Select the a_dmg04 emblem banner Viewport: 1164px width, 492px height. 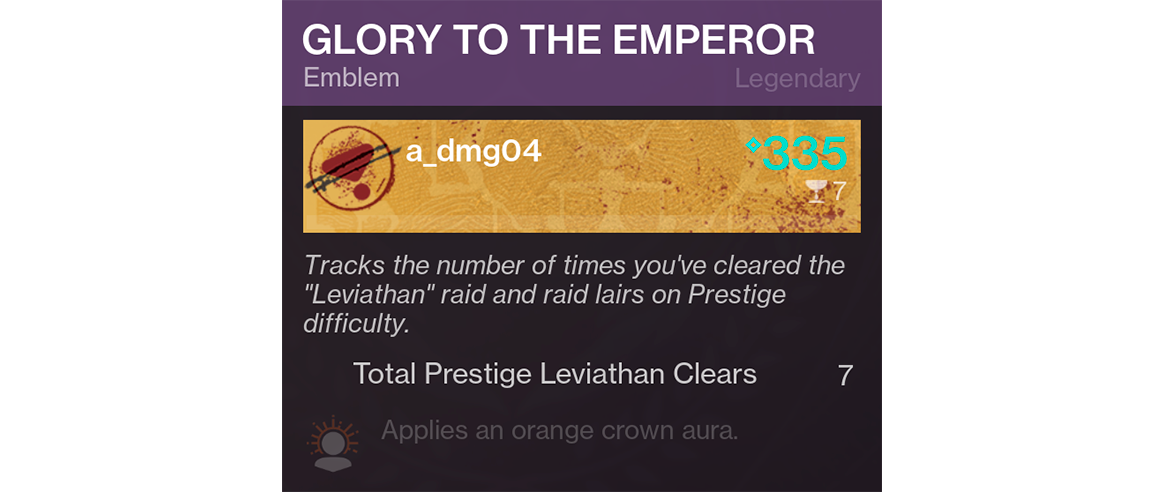(x=581, y=176)
